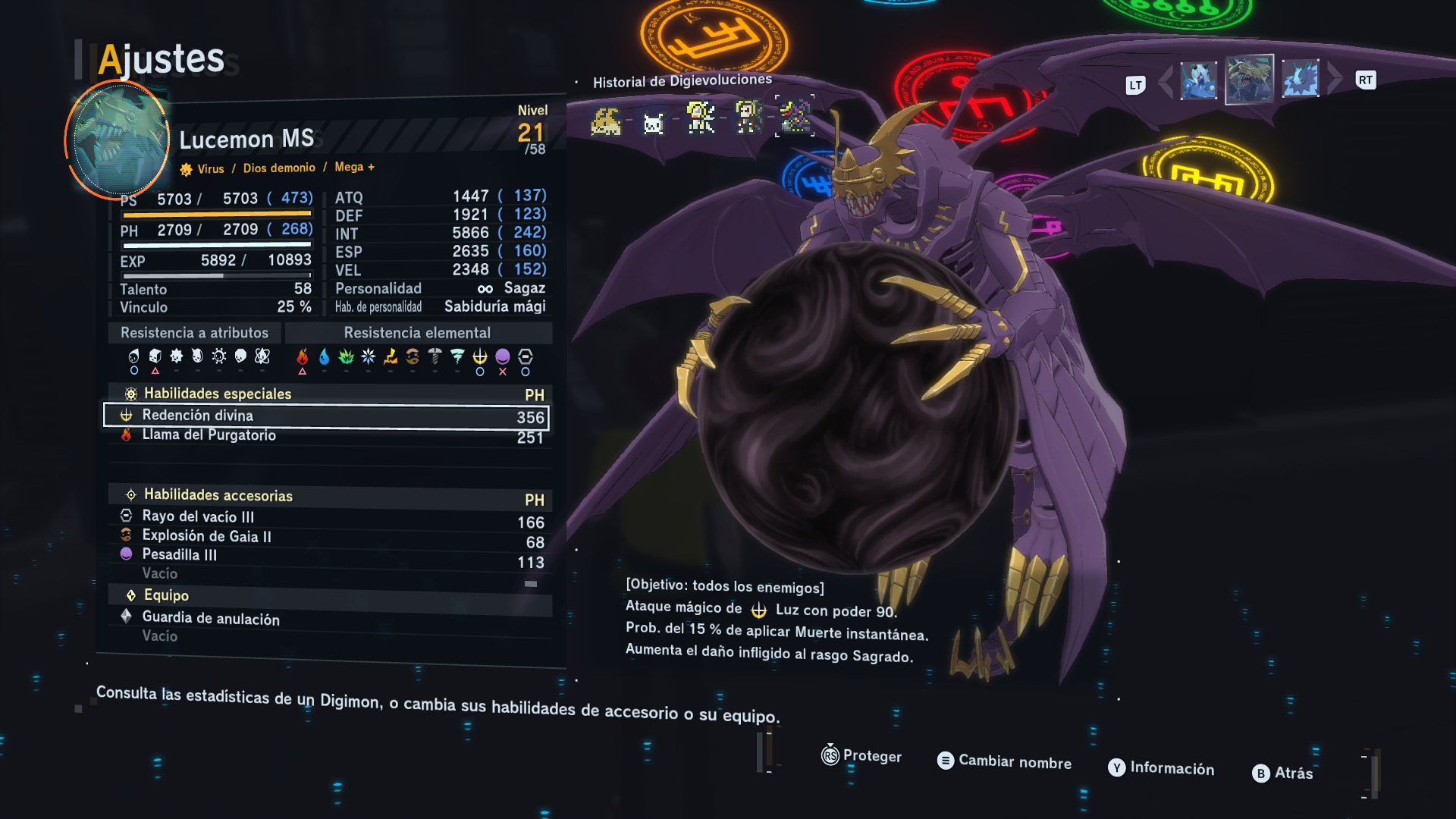
Task: Select the purple Lucemon MS sprite in evolution history
Action: pyautogui.click(x=795, y=116)
